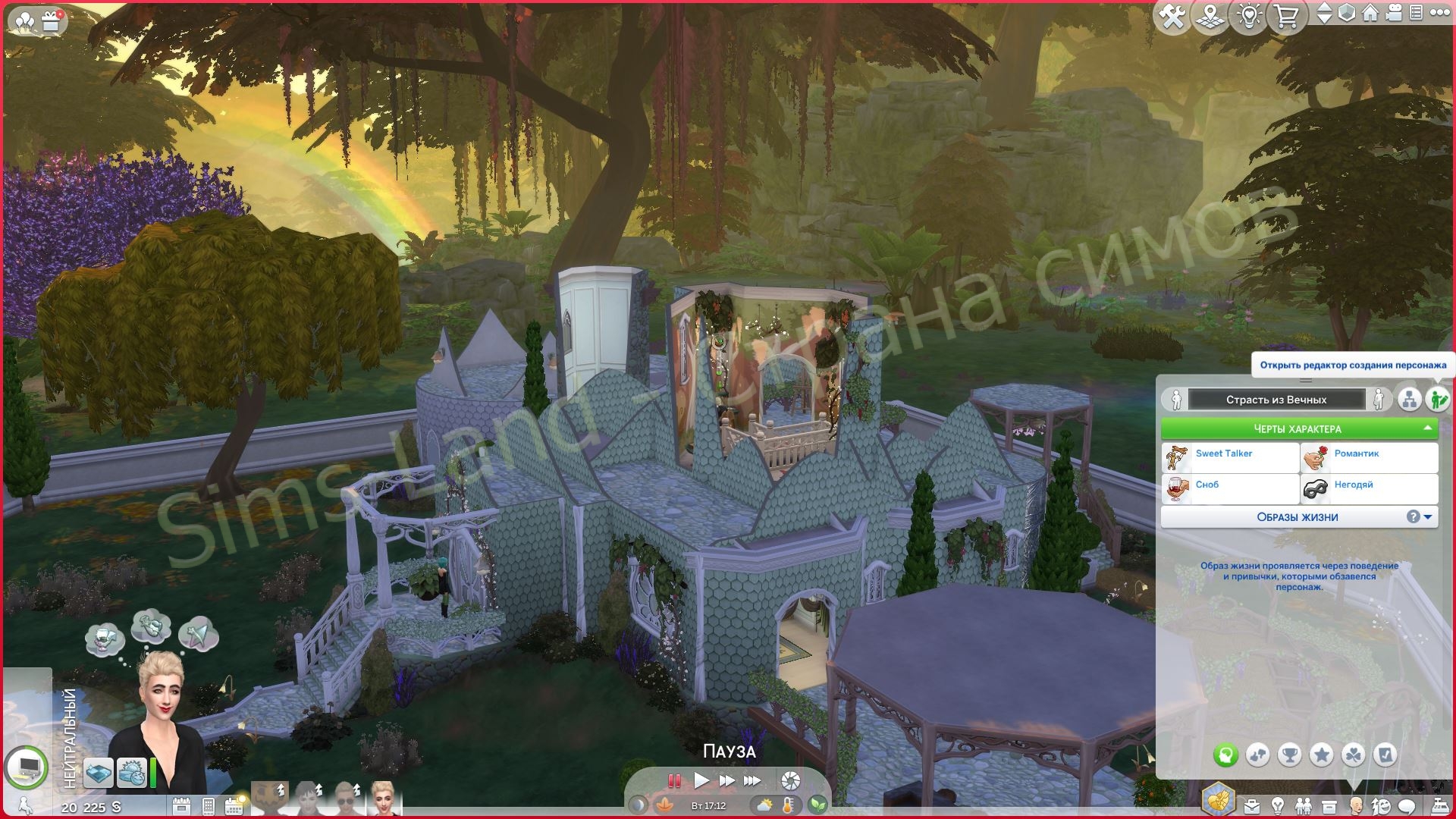The image size is (1456, 819).
Task: Set game to ultra speed
Action: tap(752, 780)
